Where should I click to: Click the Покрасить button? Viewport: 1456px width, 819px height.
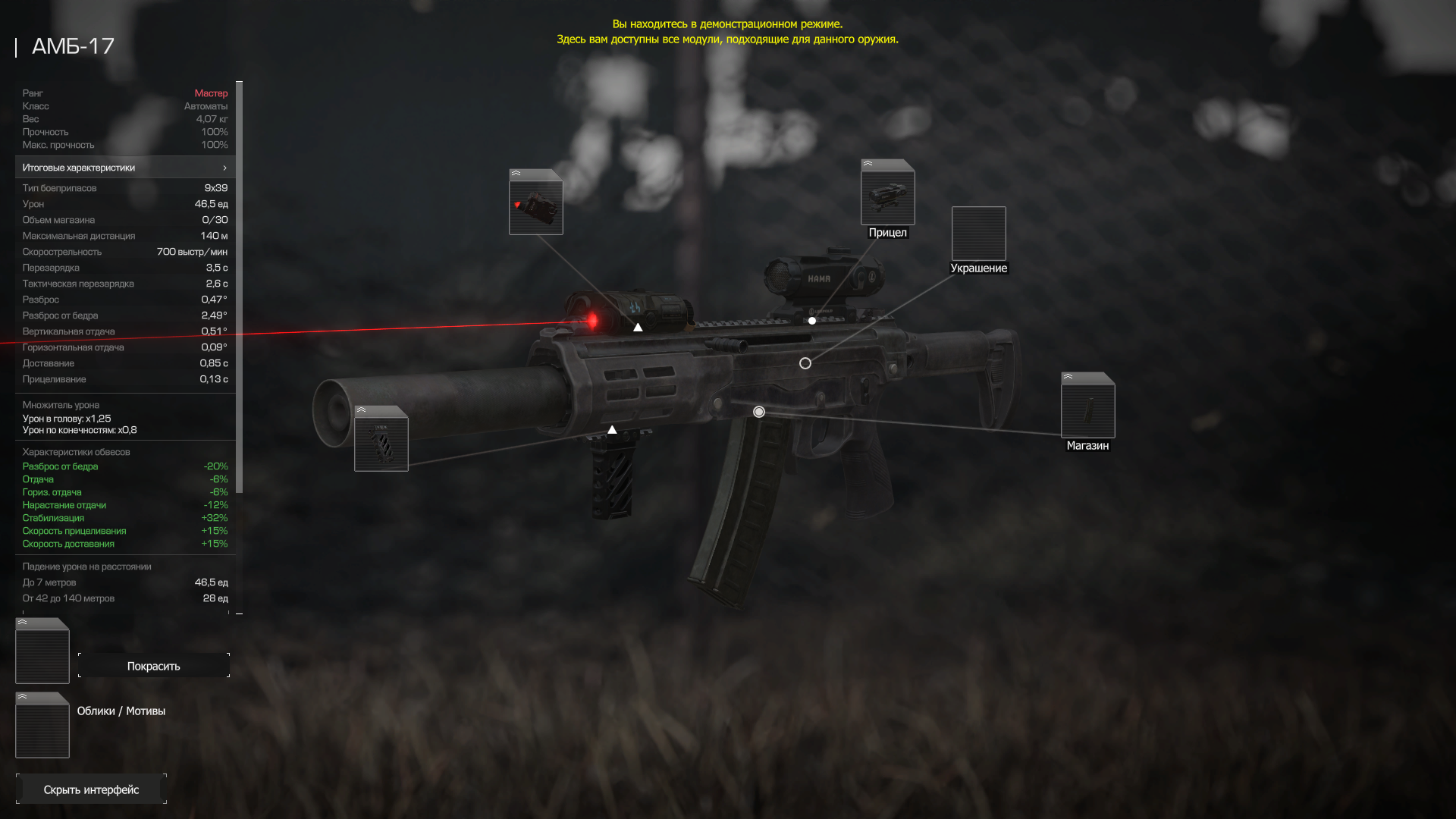[153, 666]
